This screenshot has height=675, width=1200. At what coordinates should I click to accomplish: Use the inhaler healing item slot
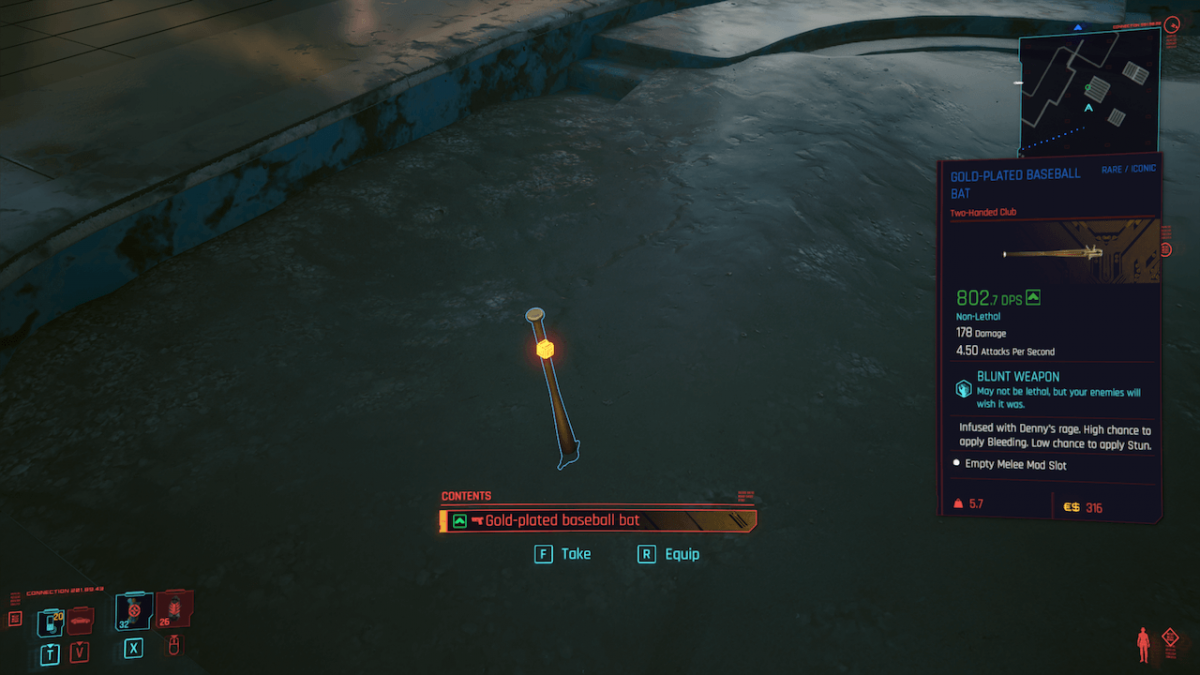point(133,612)
